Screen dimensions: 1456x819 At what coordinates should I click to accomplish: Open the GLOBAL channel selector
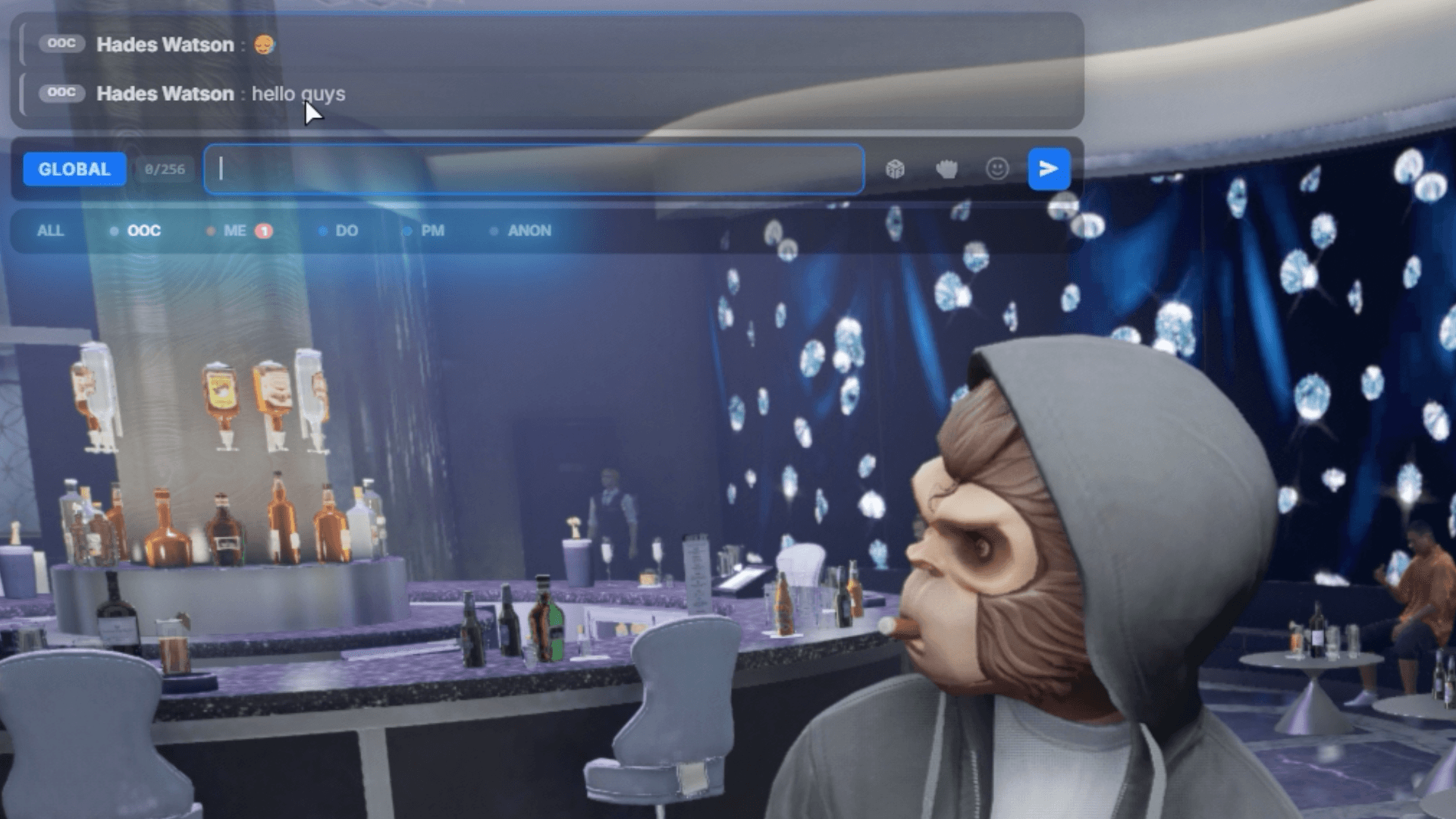(x=74, y=169)
